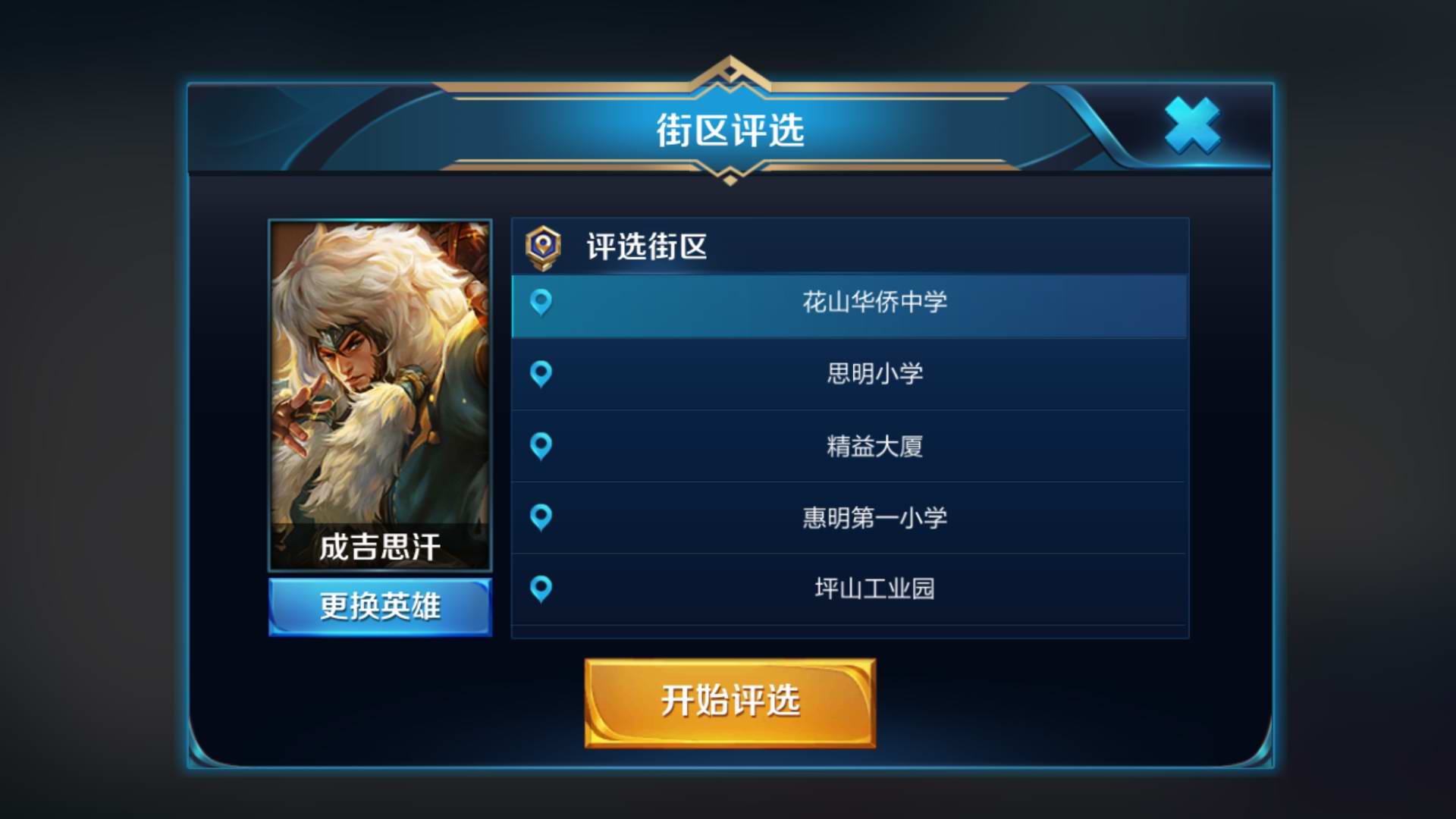Select the 惠明第一小学 list entry
This screenshot has width=1456, height=819.
(872, 518)
